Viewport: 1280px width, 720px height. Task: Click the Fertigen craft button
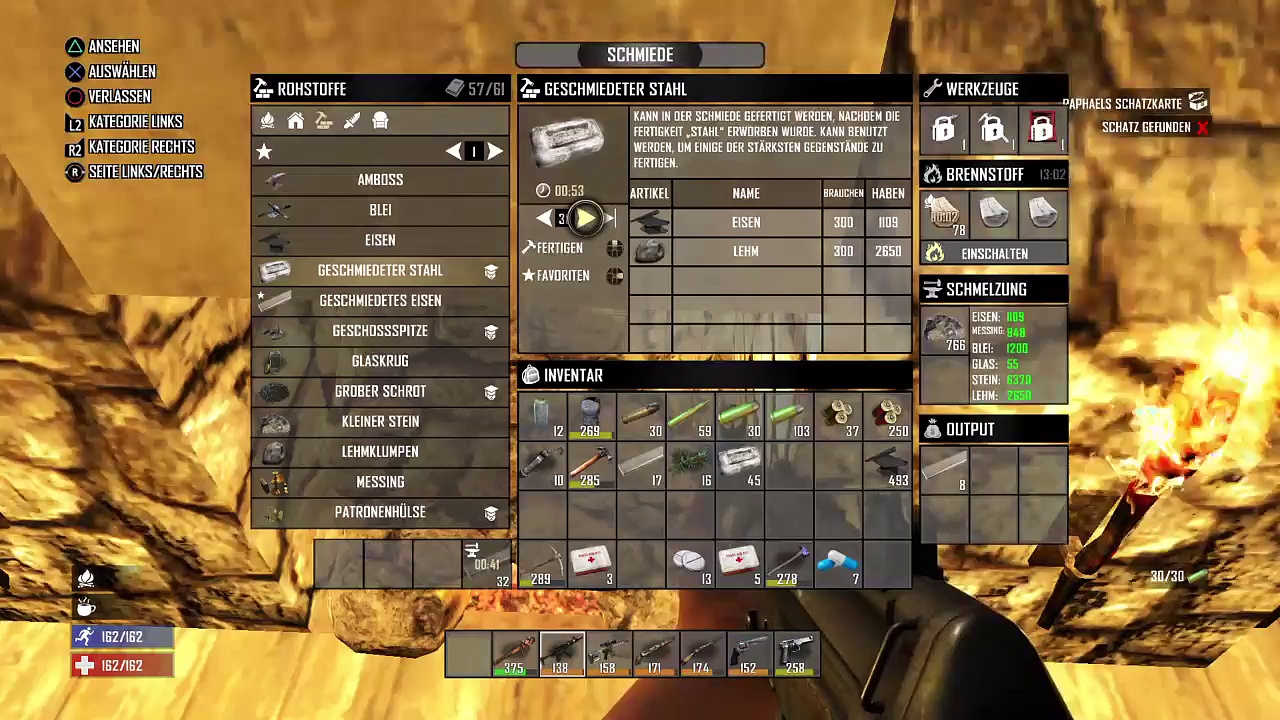(559, 248)
